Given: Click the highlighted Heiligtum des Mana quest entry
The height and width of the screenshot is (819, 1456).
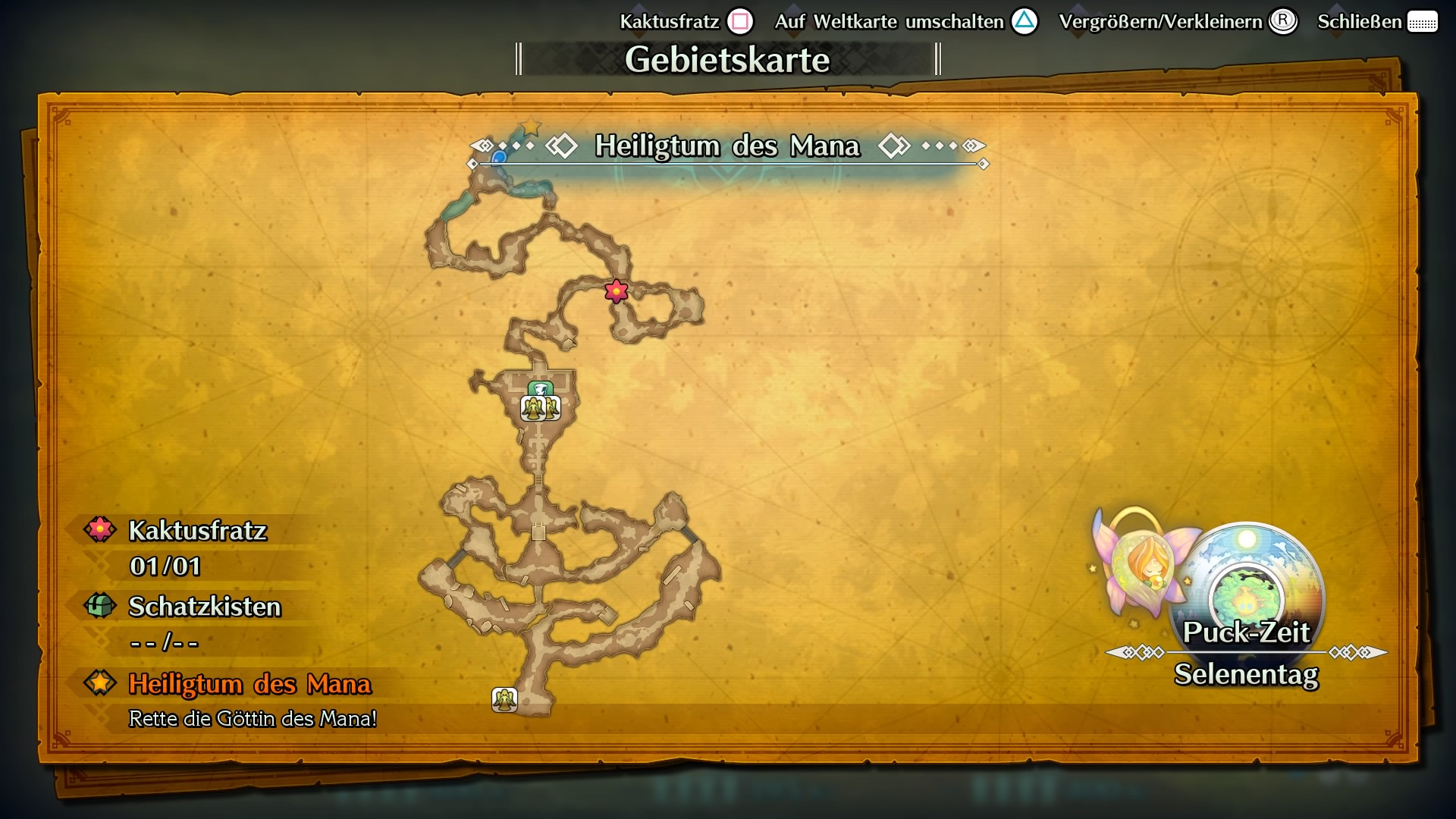Looking at the screenshot, I should click(250, 685).
